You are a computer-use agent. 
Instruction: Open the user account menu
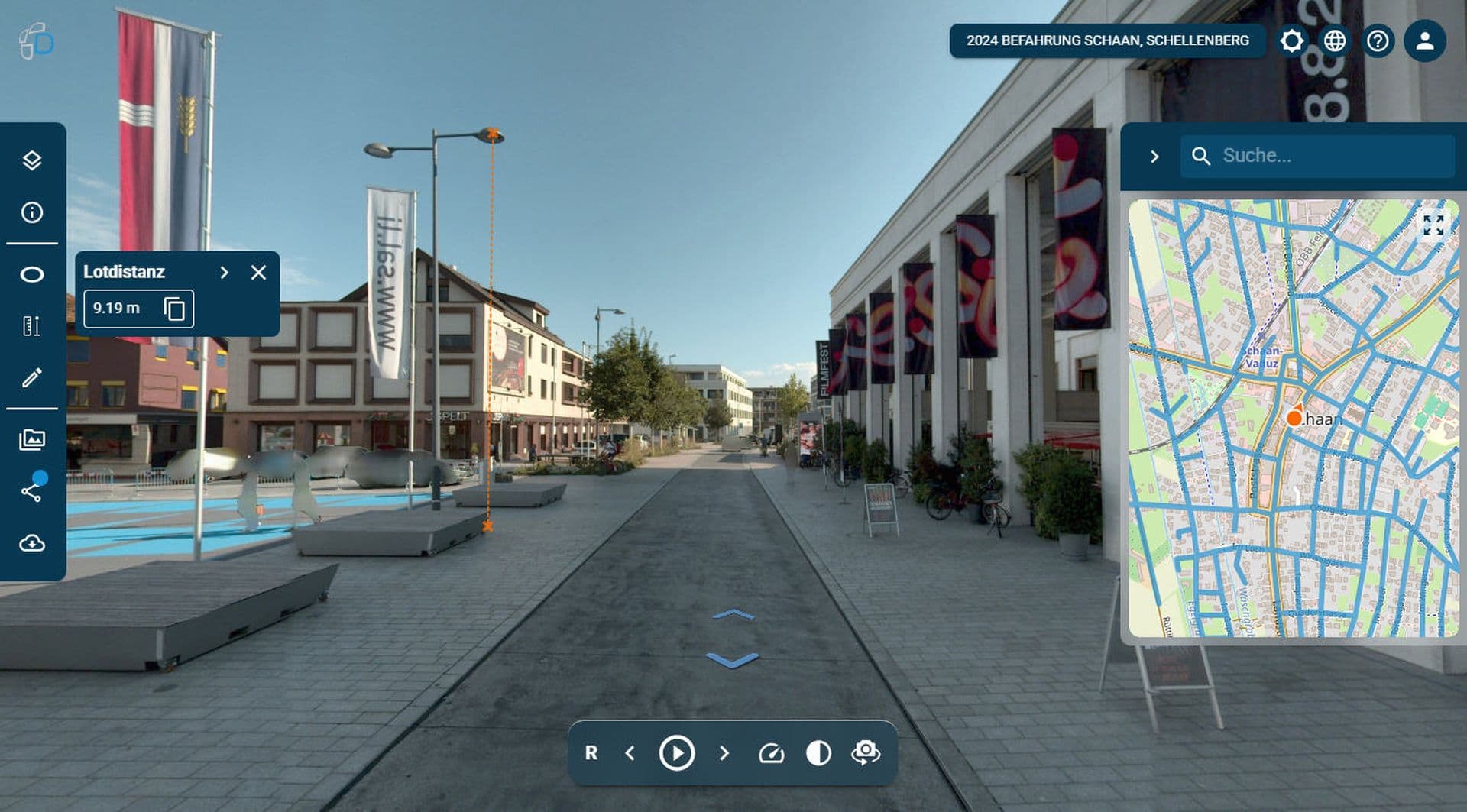(1424, 40)
